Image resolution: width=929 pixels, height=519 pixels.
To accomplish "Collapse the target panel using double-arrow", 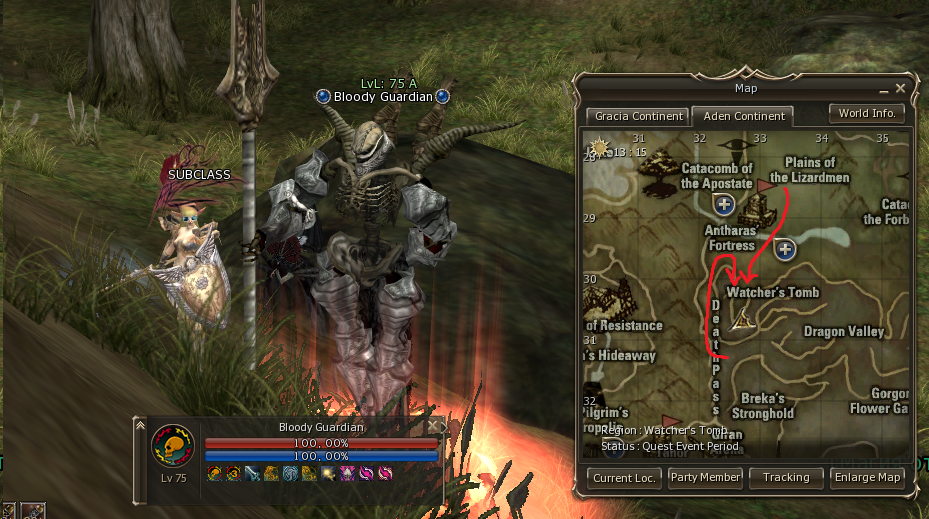I will (140, 426).
